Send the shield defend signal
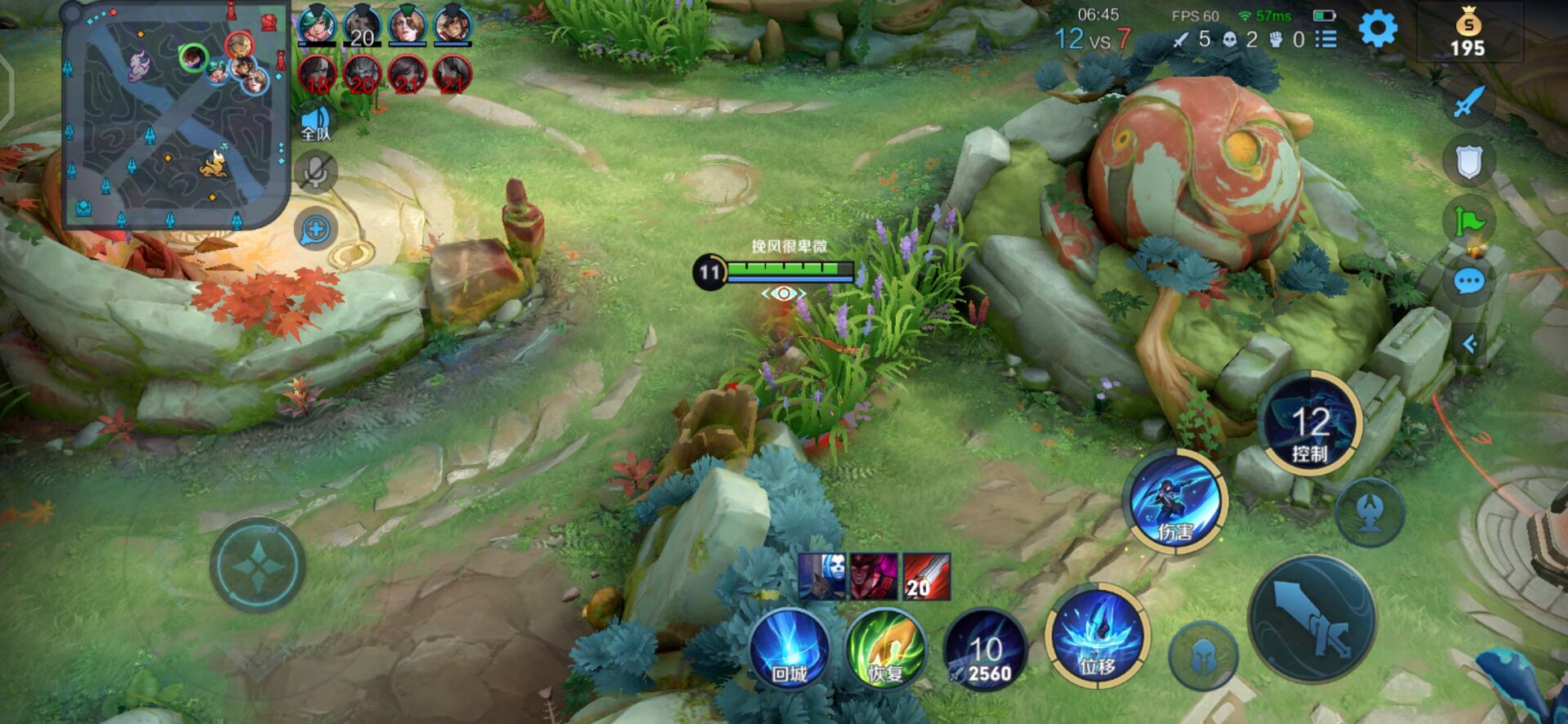 point(1469,161)
